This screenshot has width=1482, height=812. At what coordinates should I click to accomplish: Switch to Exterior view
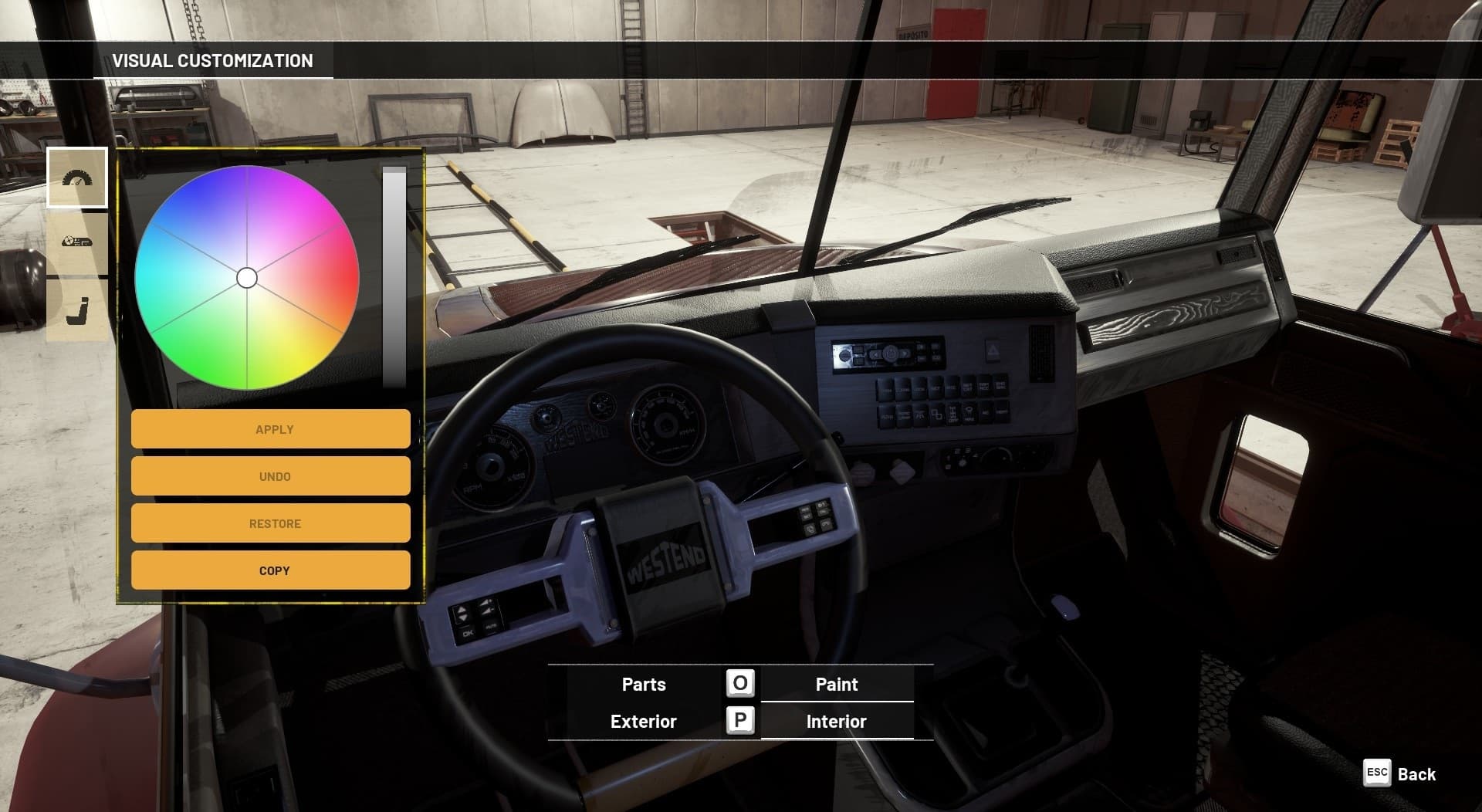(643, 721)
